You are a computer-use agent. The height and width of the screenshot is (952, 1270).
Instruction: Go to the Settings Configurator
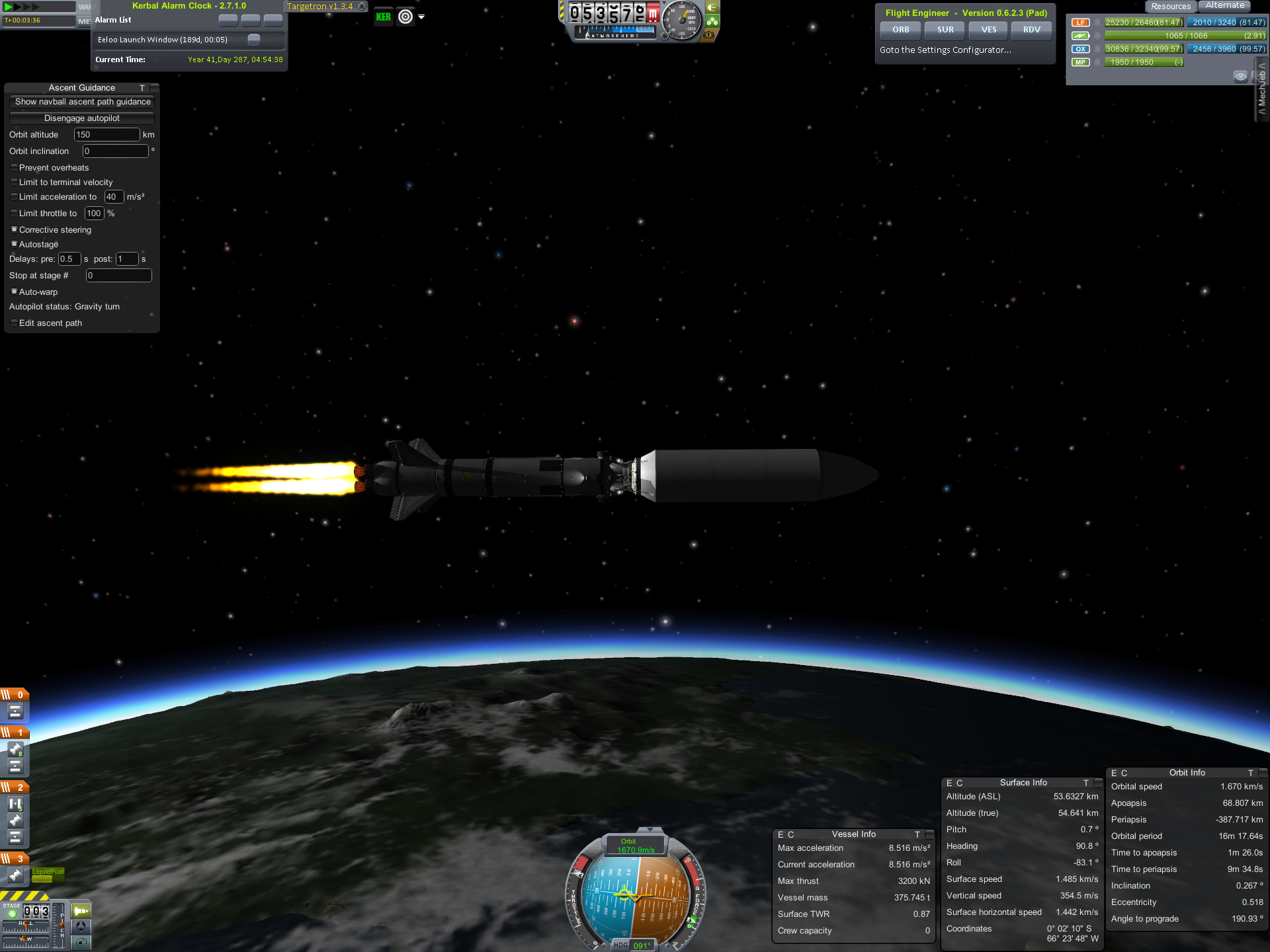point(945,50)
